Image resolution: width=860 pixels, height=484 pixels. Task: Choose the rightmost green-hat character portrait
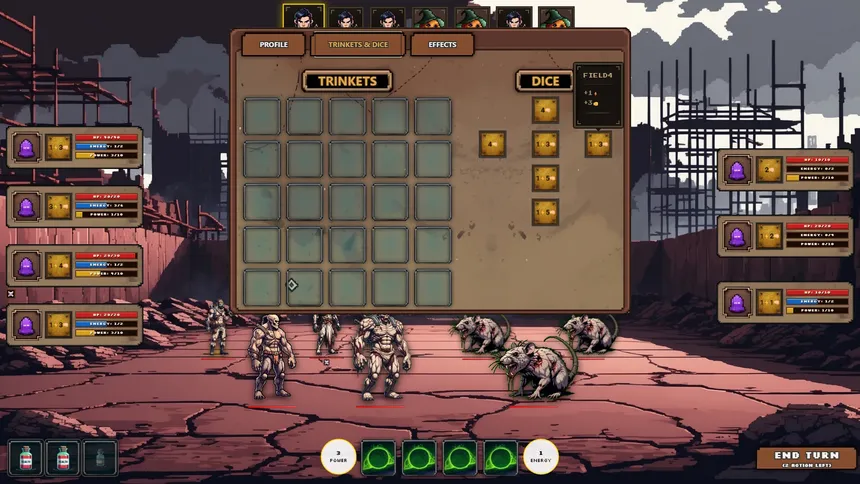pyautogui.click(x=556, y=18)
